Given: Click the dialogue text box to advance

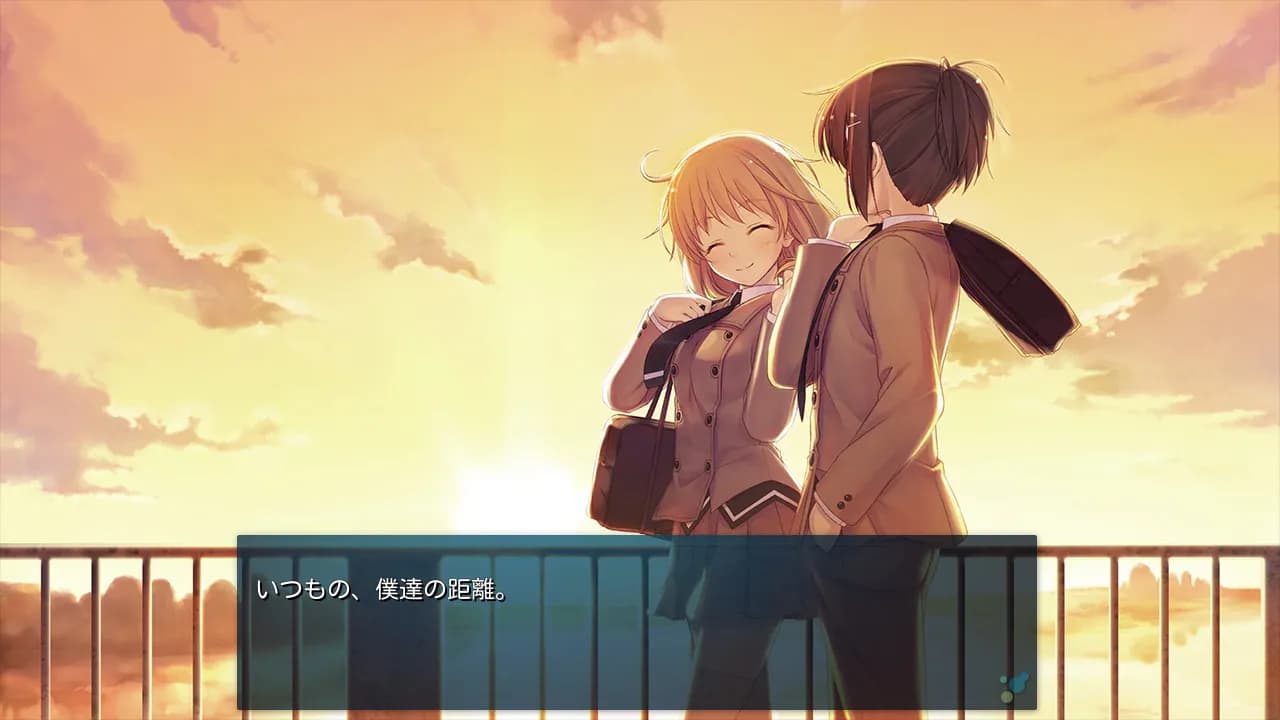Looking at the screenshot, I should click(x=636, y=622).
